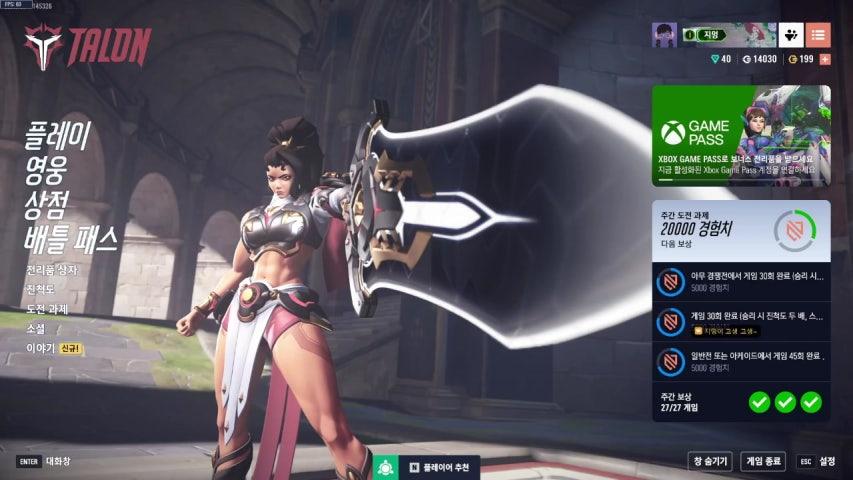Screen dimensions: 853x480
Task: Open the 소셜 (Social) menu
Action: click(x=35, y=328)
